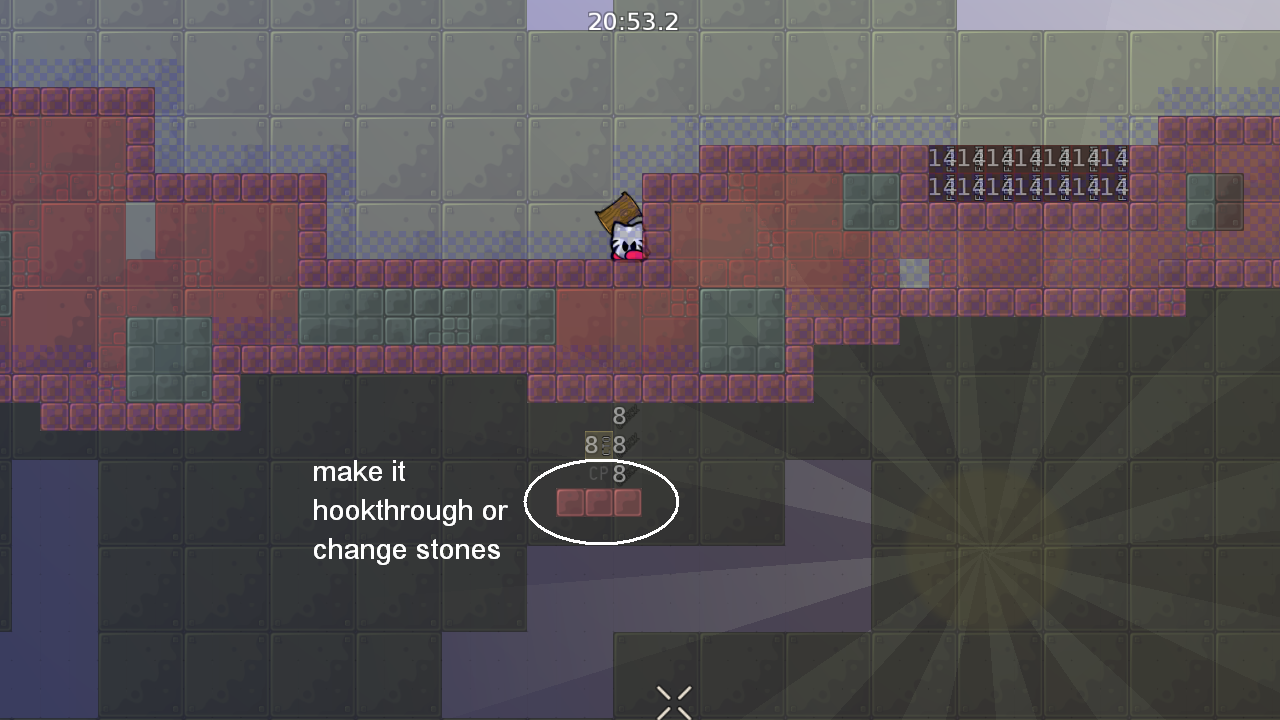Select the CP checkpoint marker tile
The width and height of the screenshot is (1280, 720).
[600, 474]
